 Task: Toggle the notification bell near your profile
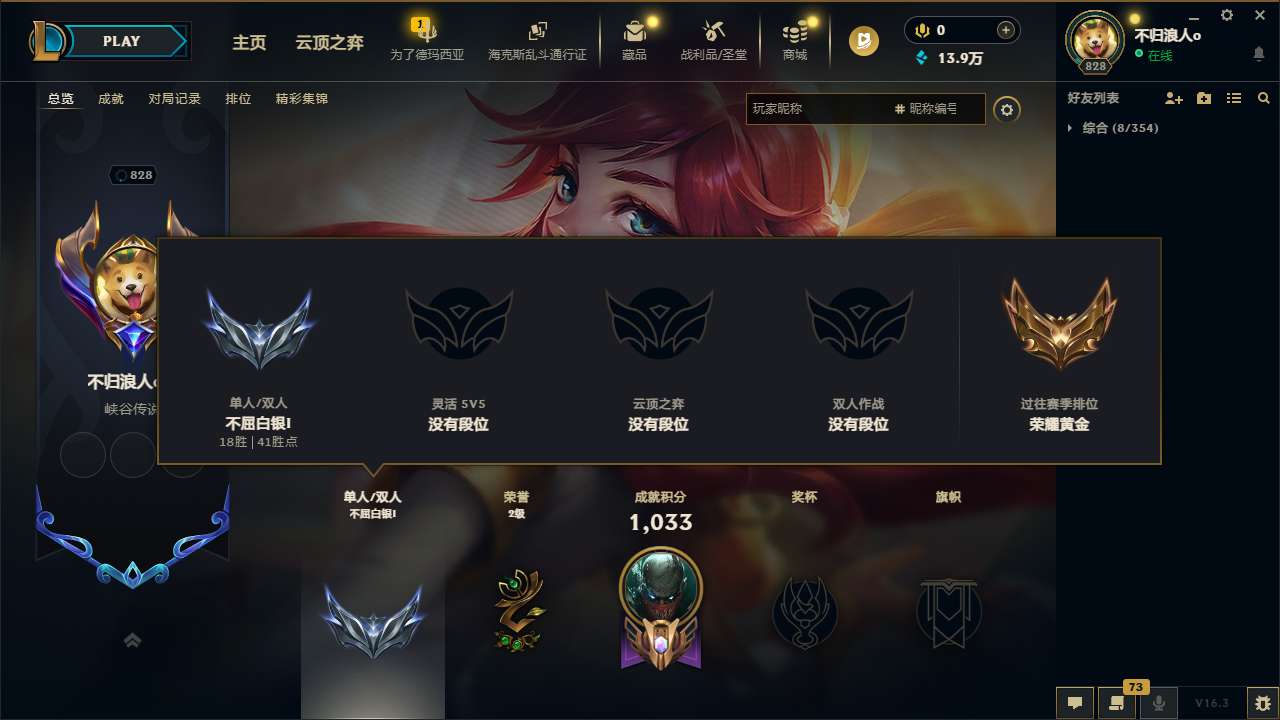coord(1258,53)
